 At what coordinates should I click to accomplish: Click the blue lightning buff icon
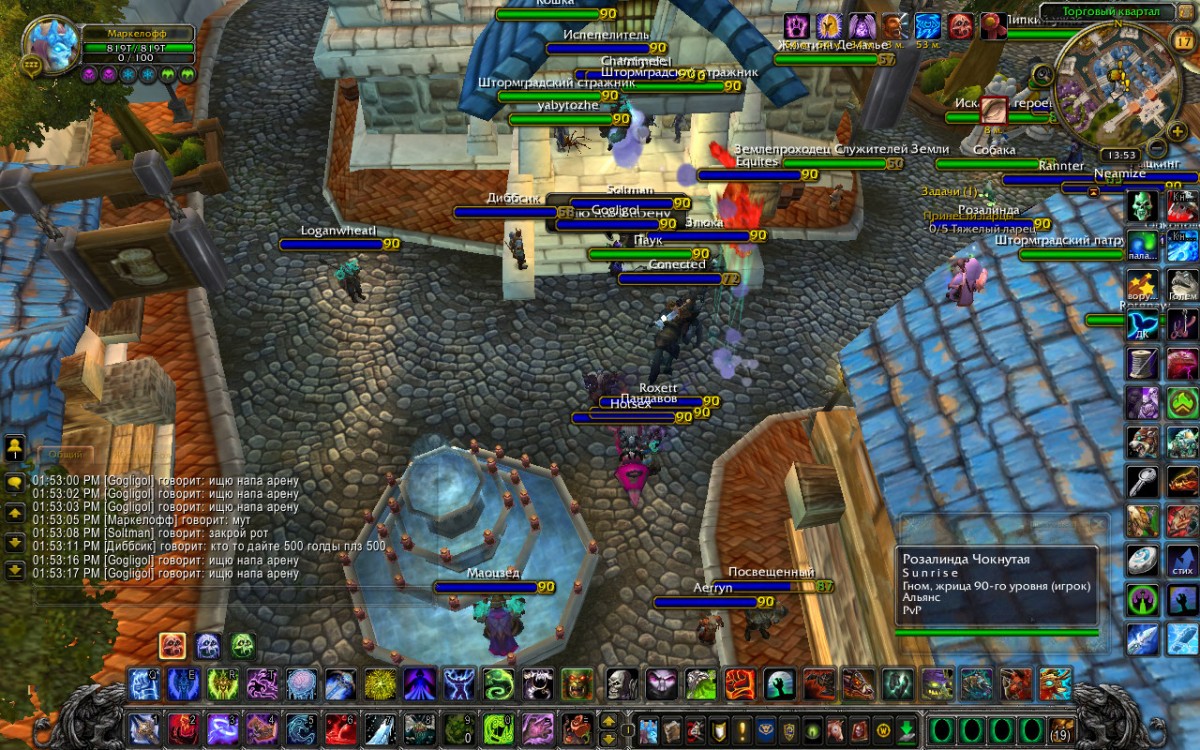coord(927,26)
